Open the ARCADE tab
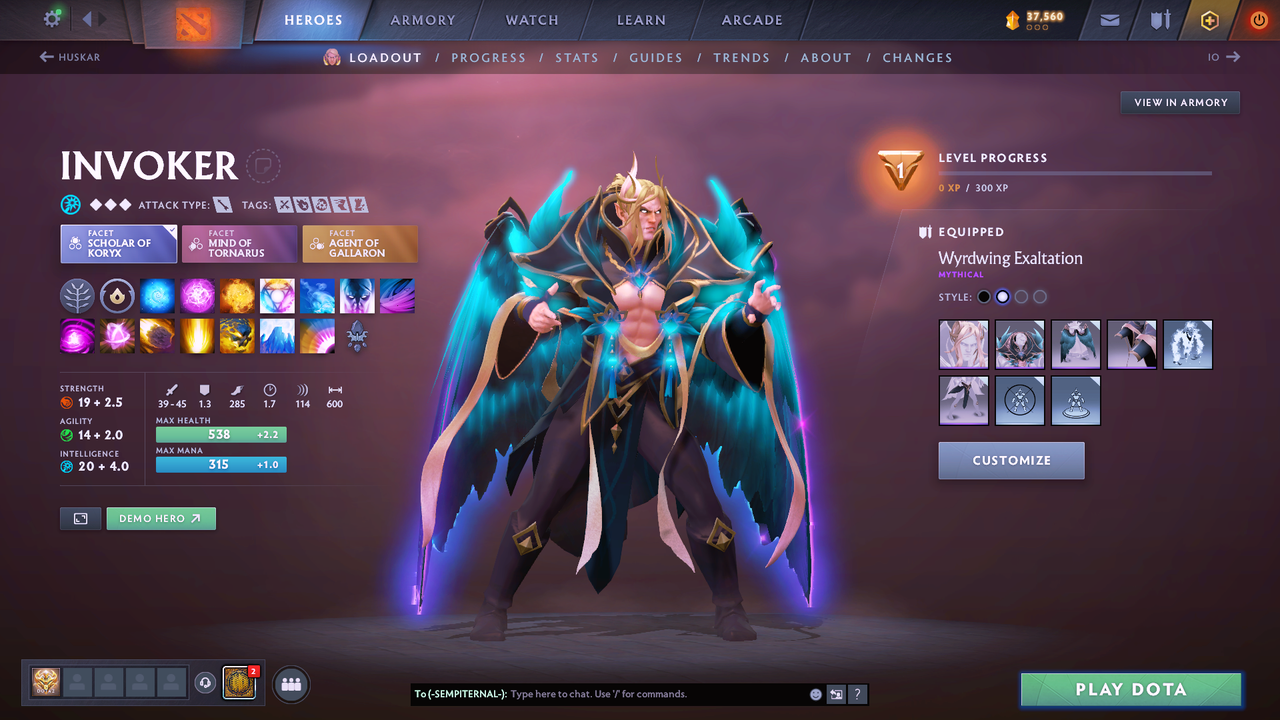 point(751,19)
